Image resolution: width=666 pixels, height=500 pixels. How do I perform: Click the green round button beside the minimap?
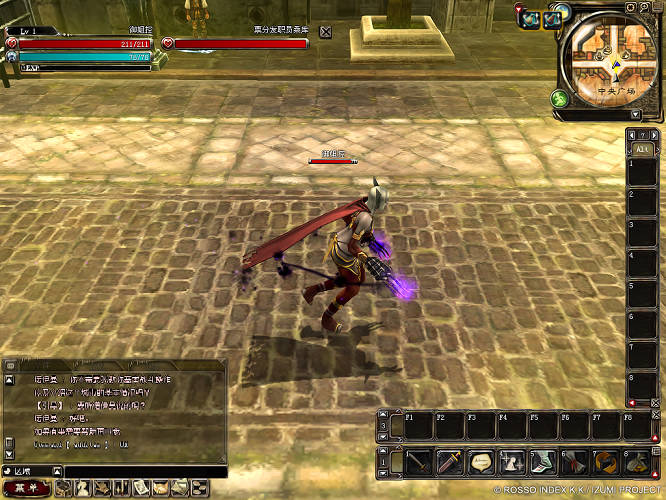tap(559, 99)
